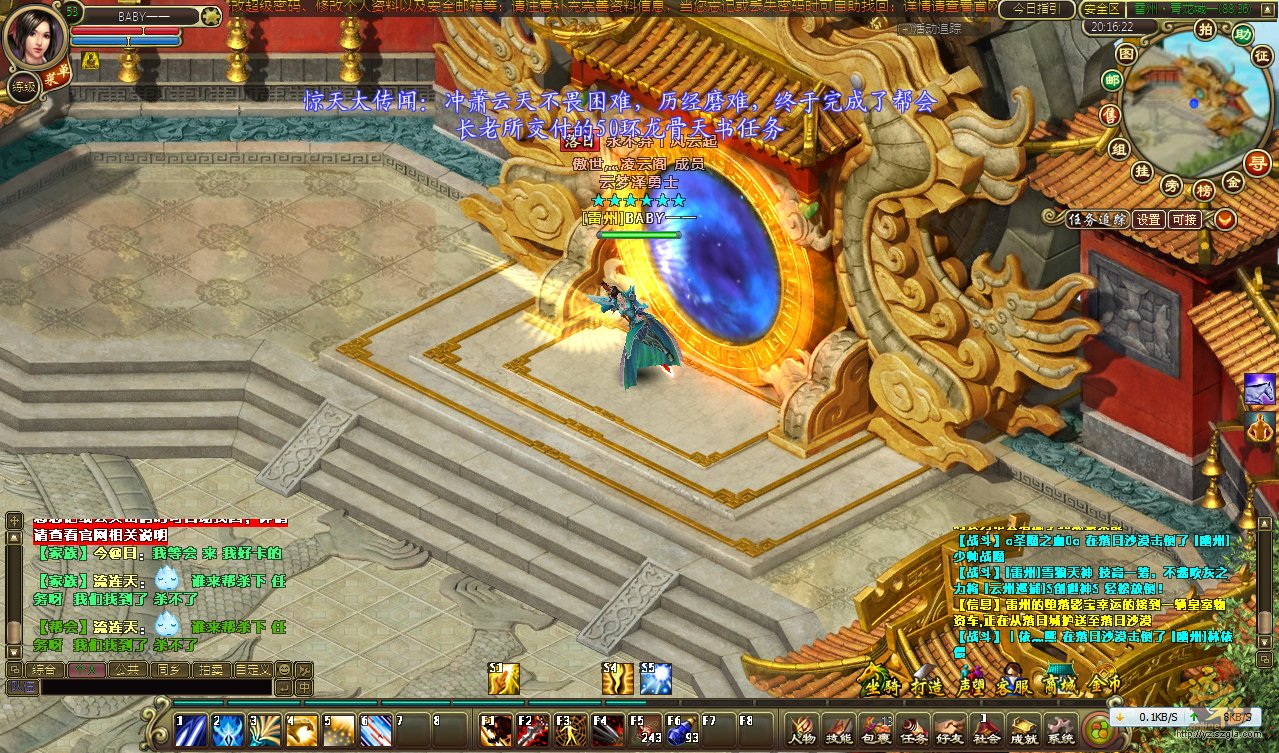Open the 包裹 inventory bag

tap(875, 730)
